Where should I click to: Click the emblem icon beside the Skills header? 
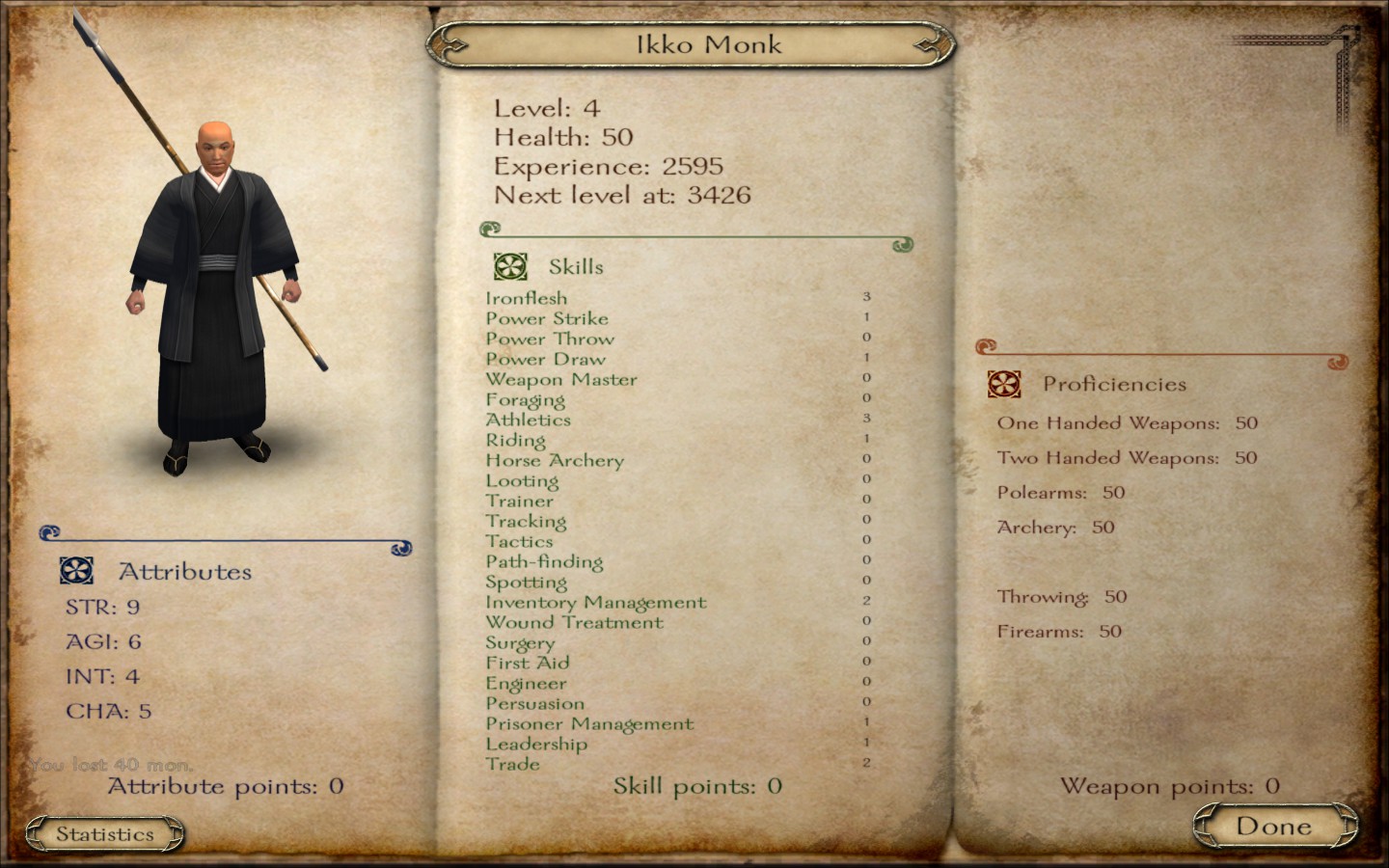tap(508, 266)
